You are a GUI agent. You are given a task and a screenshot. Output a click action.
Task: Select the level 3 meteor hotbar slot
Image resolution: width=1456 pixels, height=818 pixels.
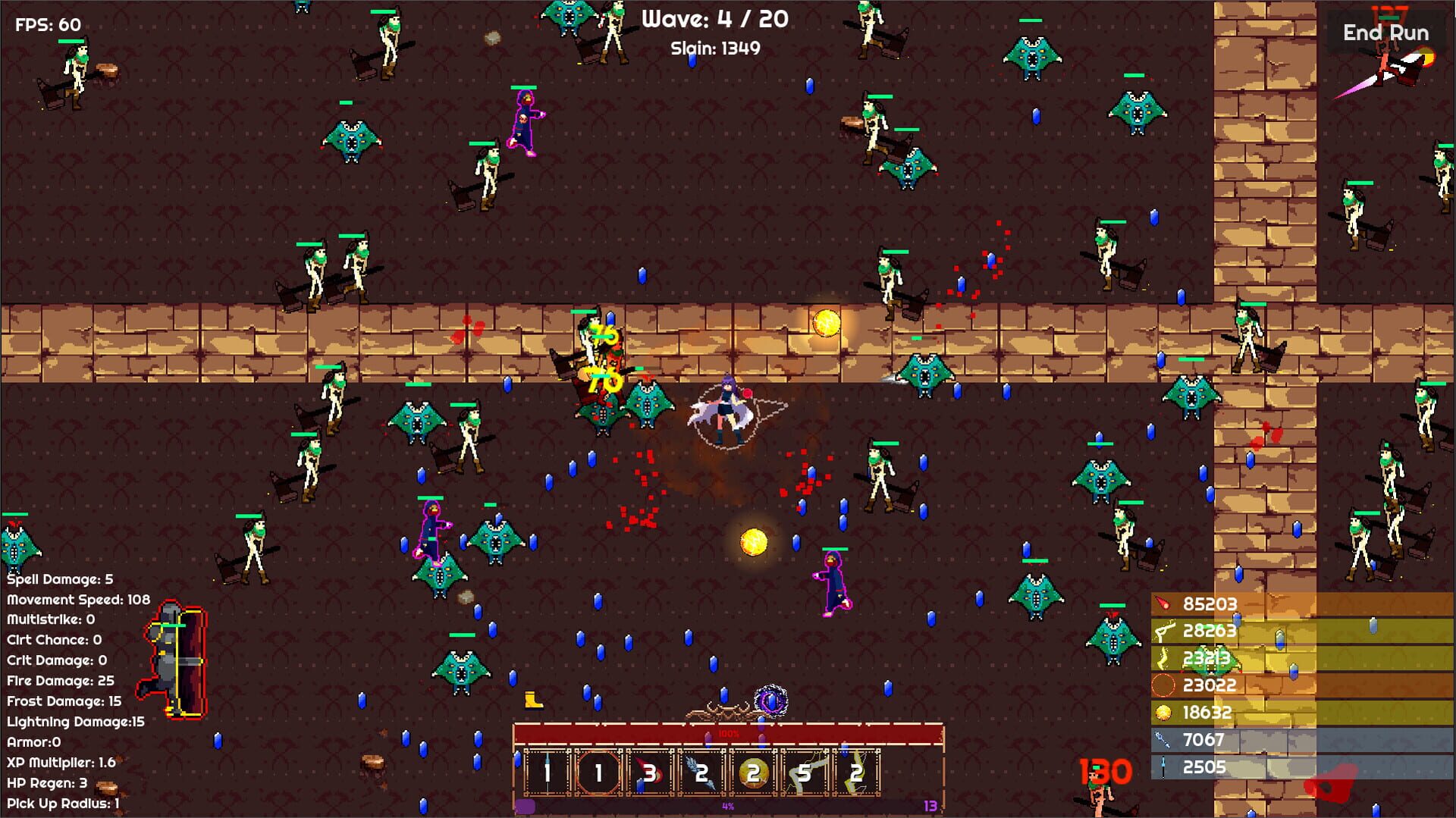(x=648, y=776)
